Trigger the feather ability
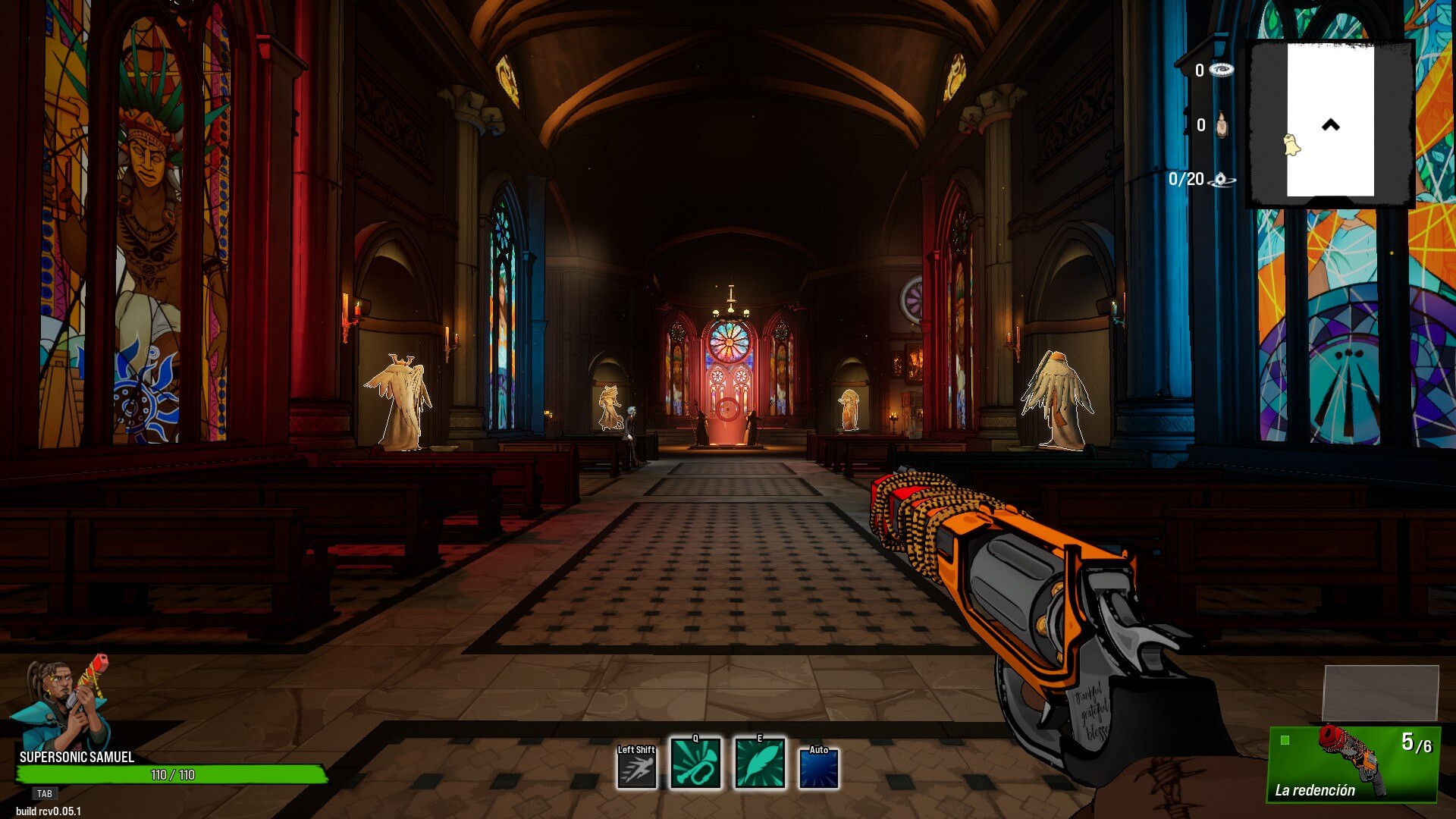This screenshot has width=1456, height=819. [x=759, y=764]
